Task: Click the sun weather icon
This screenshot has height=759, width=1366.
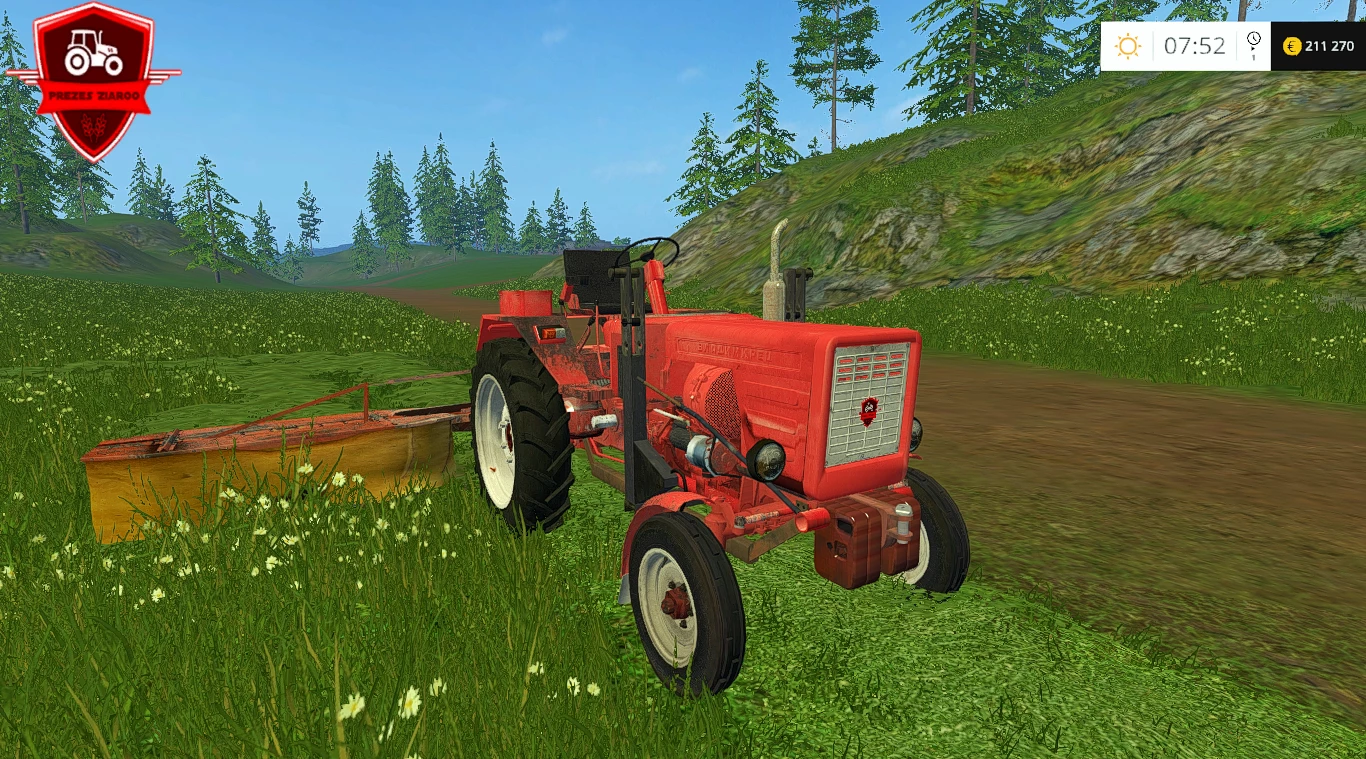Action: click(x=1128, y=46)
